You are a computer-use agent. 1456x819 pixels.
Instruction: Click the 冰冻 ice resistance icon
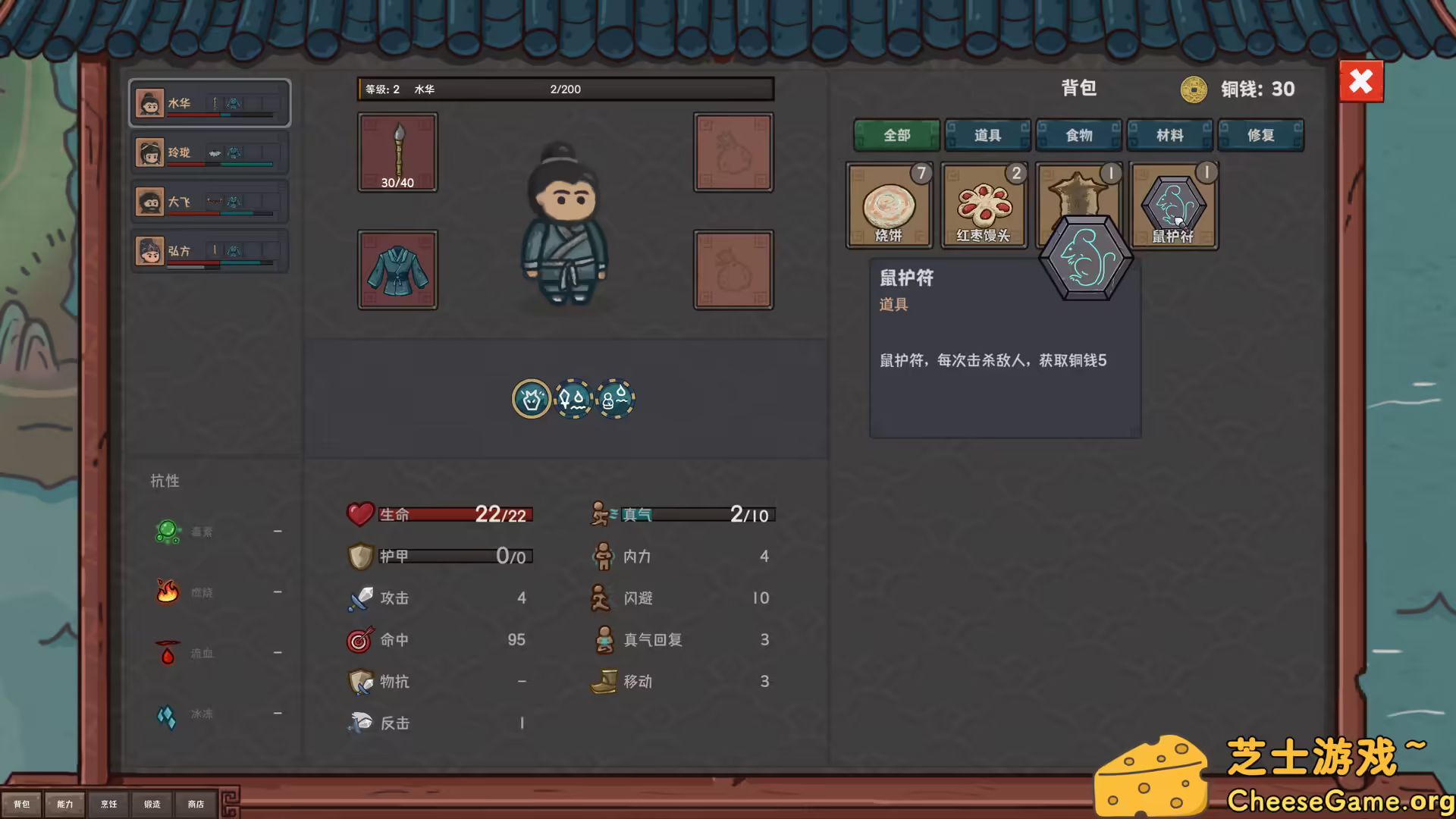168,713
